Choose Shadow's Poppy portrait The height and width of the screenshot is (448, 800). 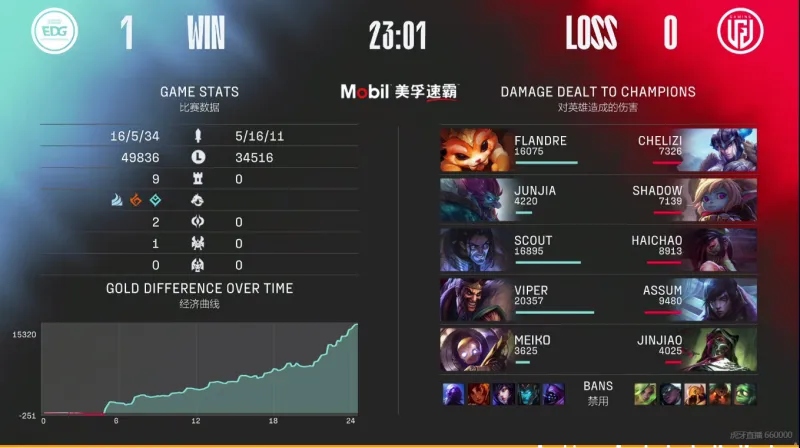pyautogui.click(x=722, y=199)
